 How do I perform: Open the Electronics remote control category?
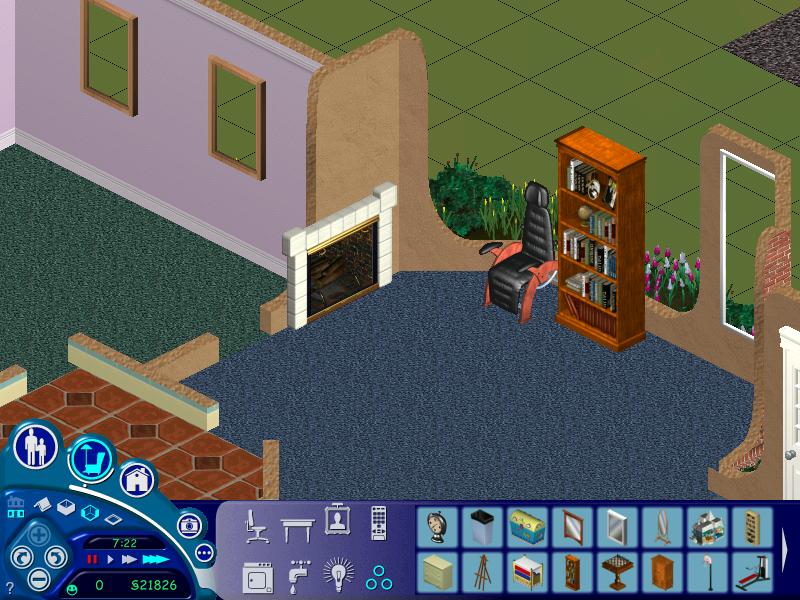(378, 522)
